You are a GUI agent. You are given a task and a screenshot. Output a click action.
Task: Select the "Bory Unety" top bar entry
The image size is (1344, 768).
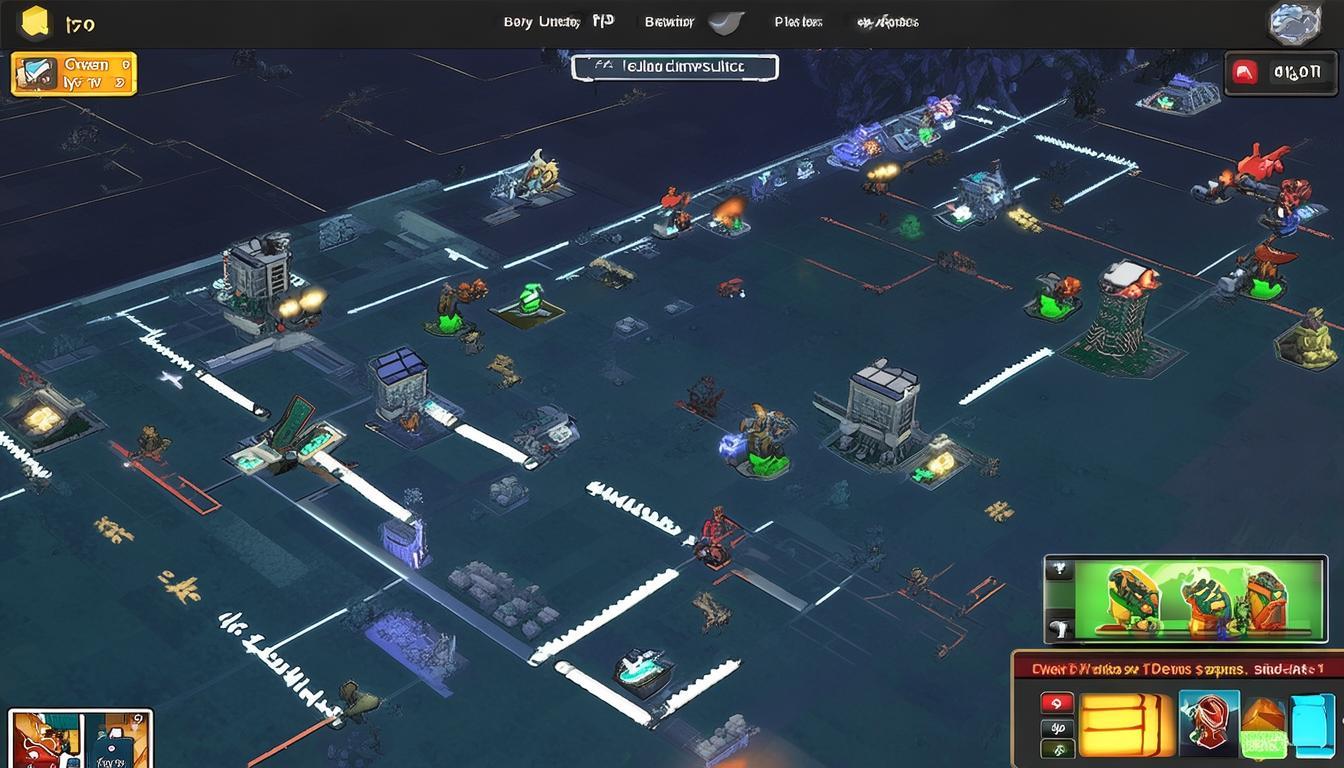pos(542,21)
